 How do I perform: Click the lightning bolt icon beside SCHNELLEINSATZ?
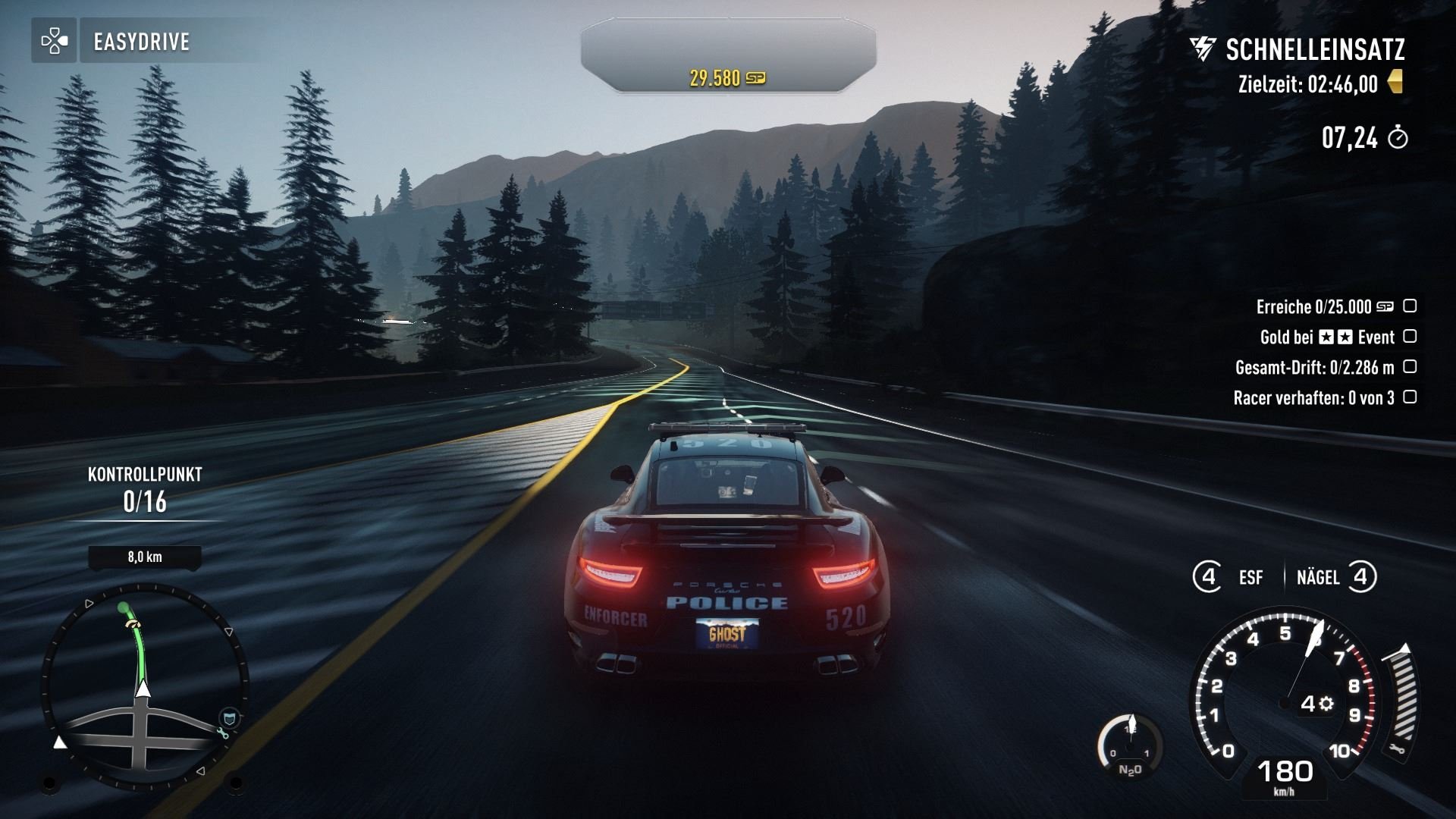coord(1203,49)
